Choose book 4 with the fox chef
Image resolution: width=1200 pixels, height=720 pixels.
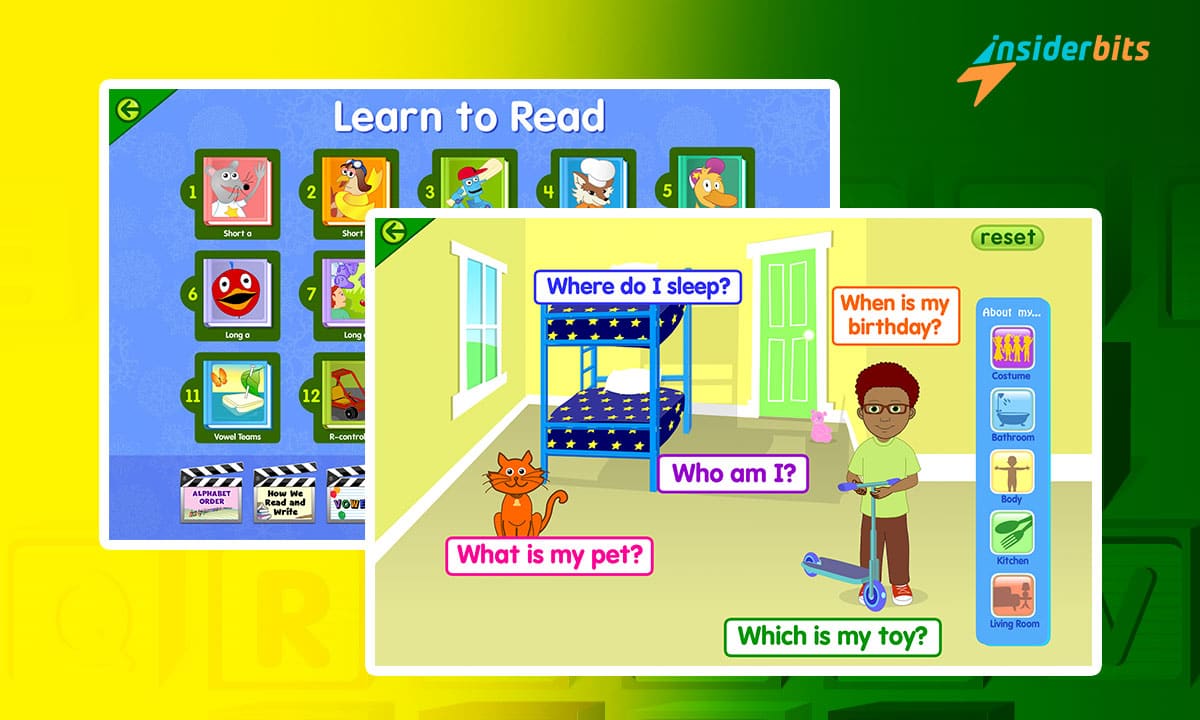click(x=590, y=186)
